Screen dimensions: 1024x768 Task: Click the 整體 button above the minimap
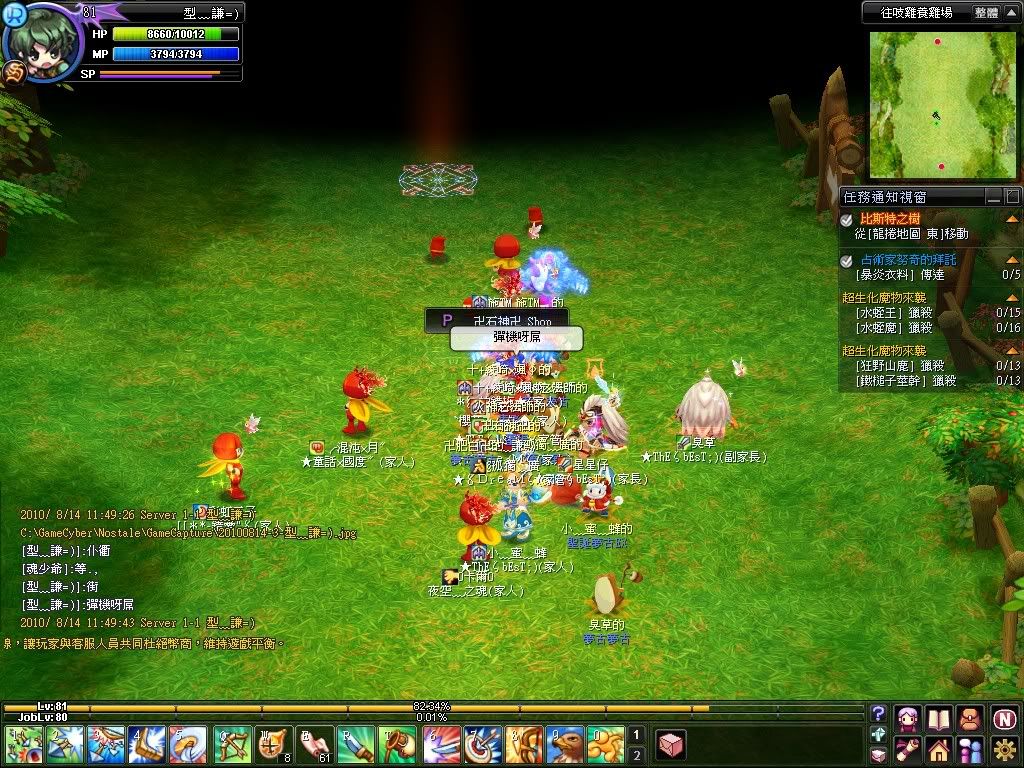(x=986, y=13)
